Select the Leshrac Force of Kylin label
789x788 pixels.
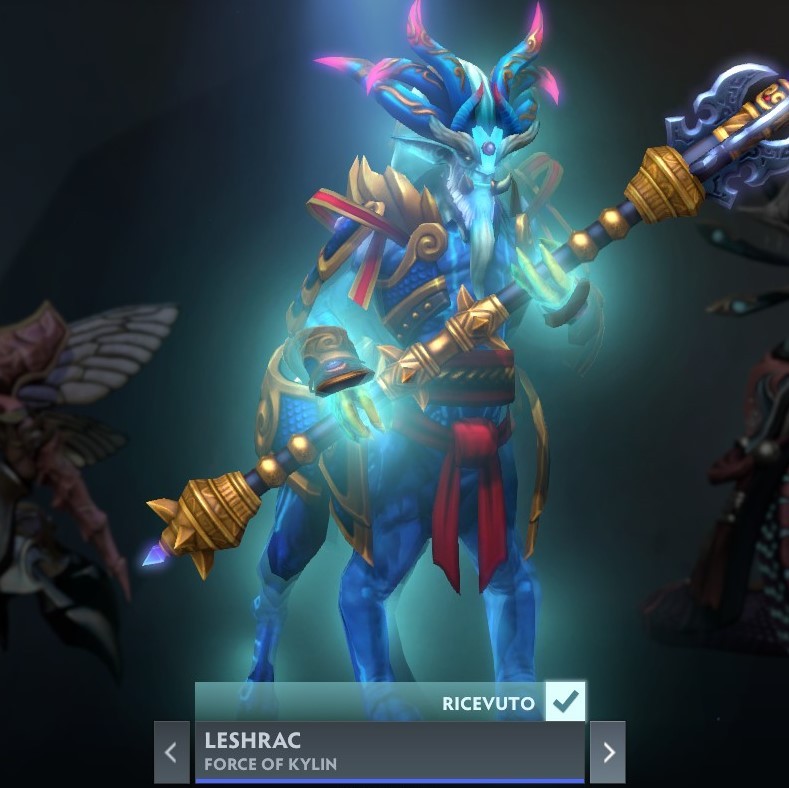tap(389, 752)
